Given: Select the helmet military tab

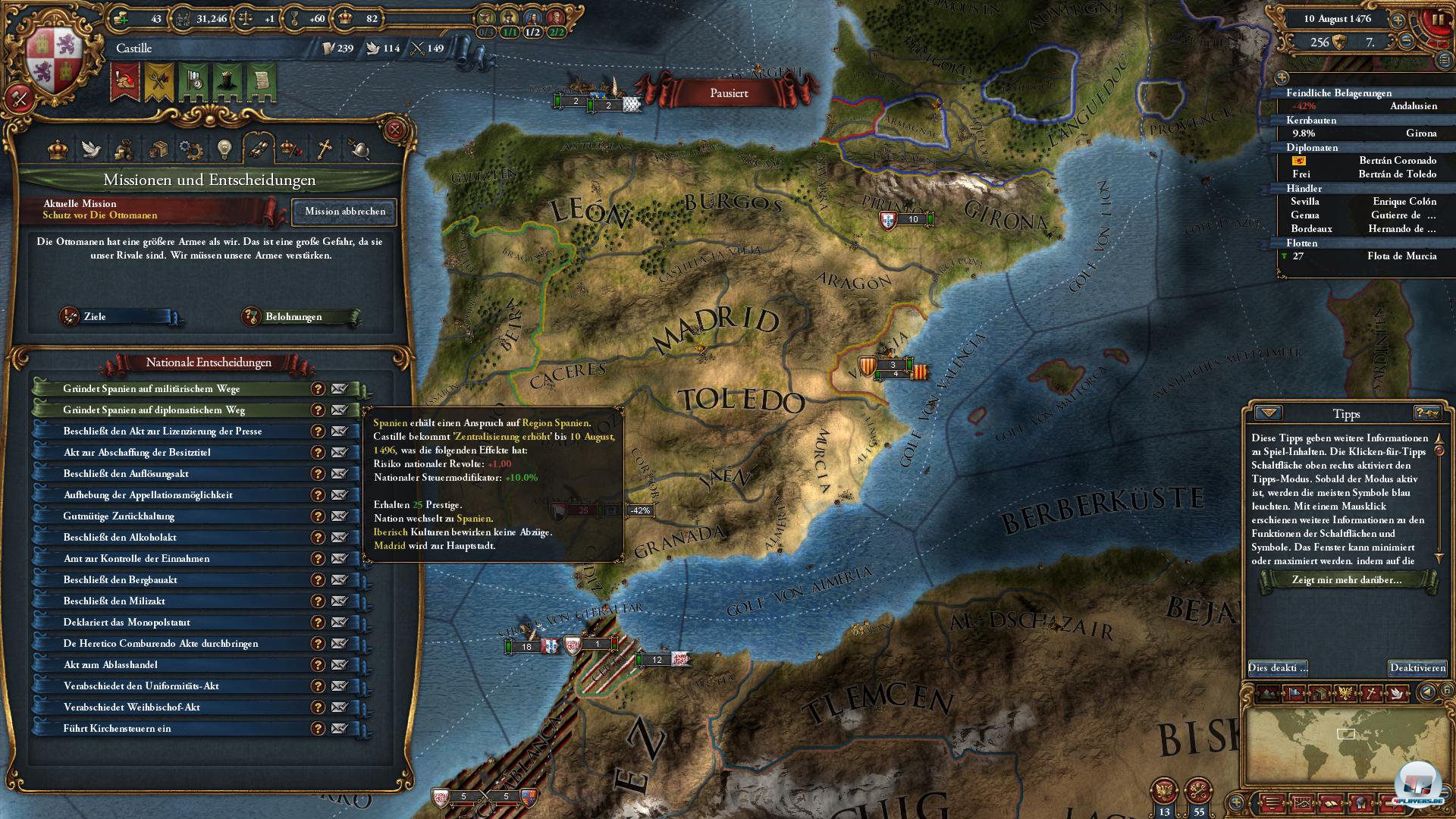Looking at the screenshot, I should (x=359, y=149).
